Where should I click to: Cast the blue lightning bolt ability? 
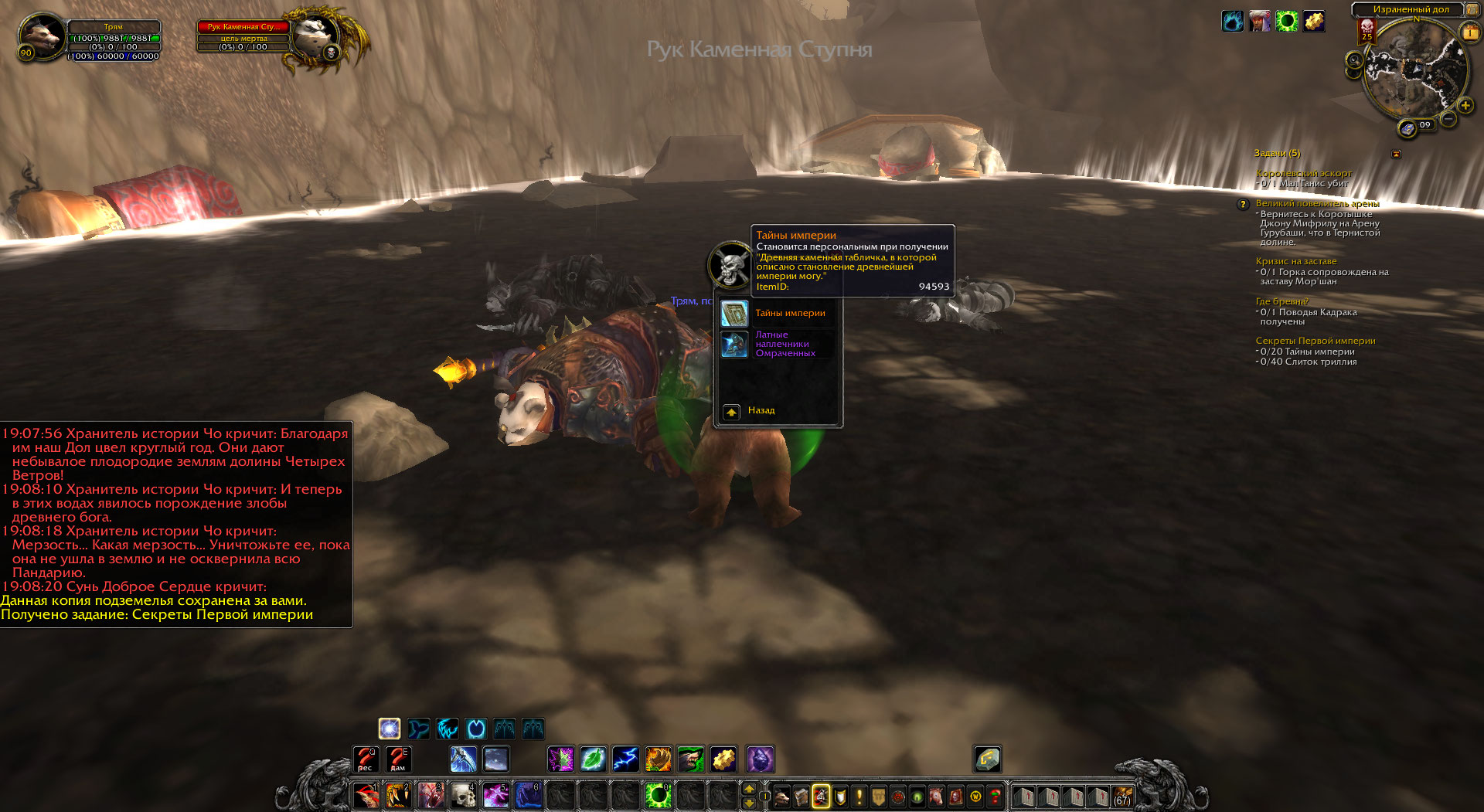click(x=625, y=759)
